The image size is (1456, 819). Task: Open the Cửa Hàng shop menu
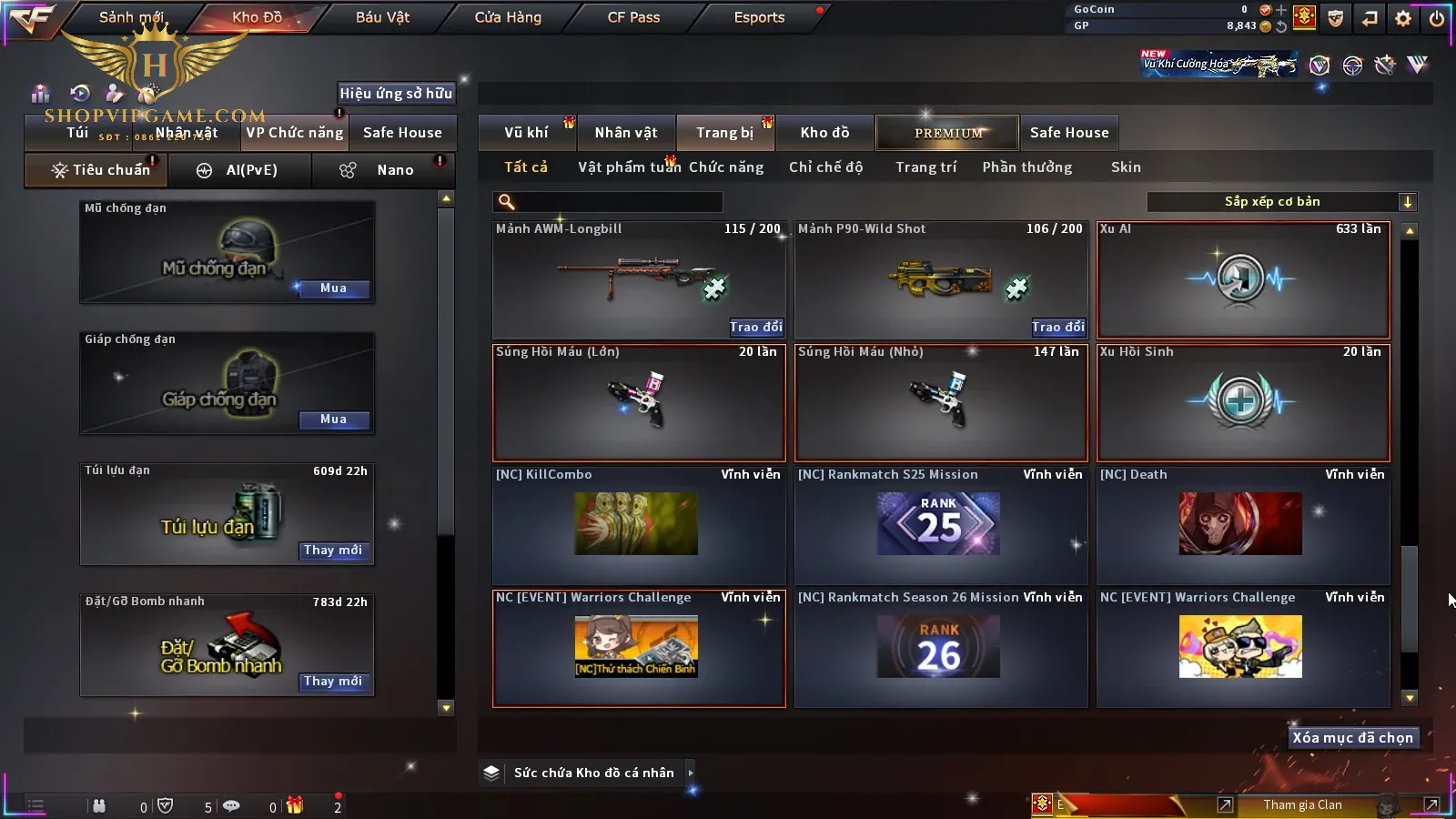508,17
